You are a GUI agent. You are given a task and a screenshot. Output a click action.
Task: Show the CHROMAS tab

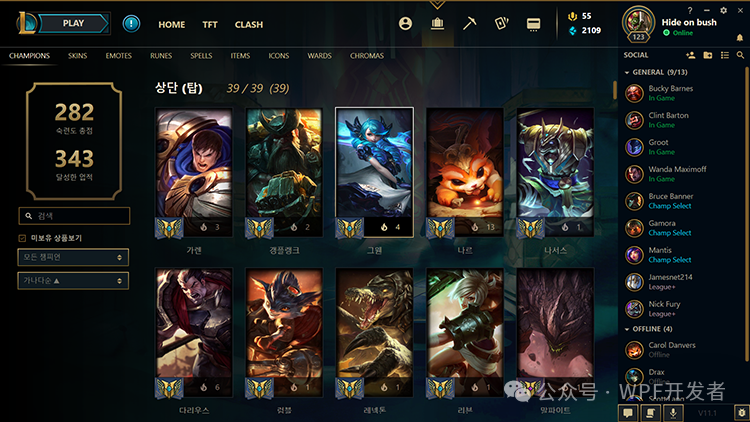[367, 56]
